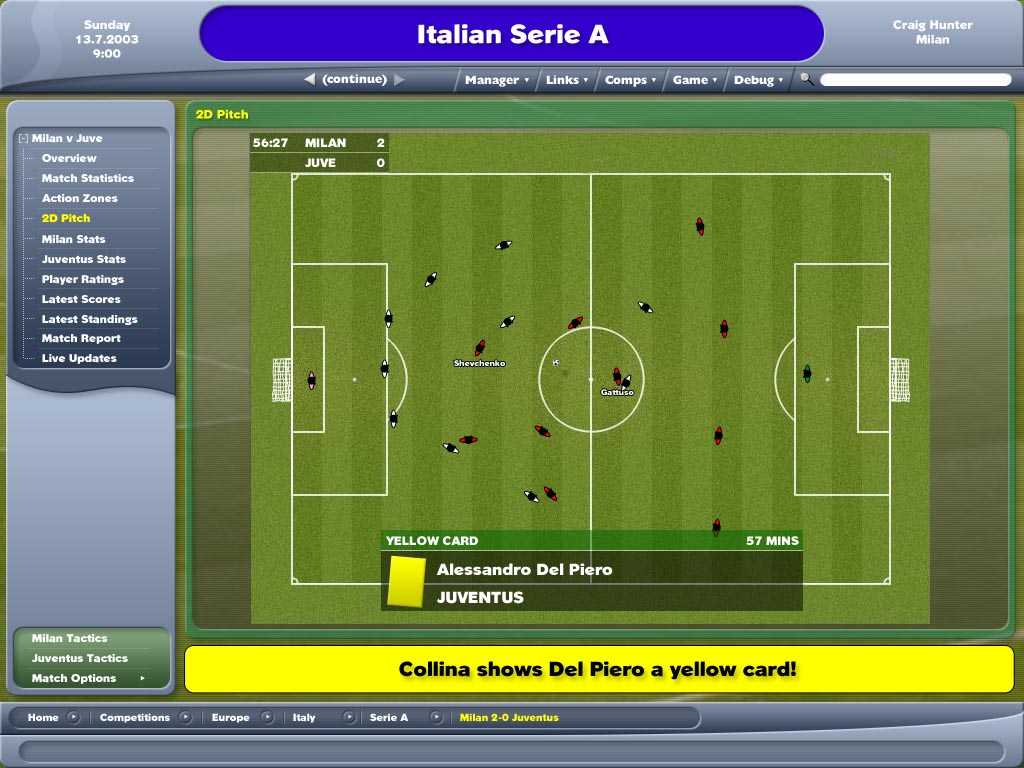Read the Match Report
The width and height of the screenshot is (1024, 768).
pos(81,338)
